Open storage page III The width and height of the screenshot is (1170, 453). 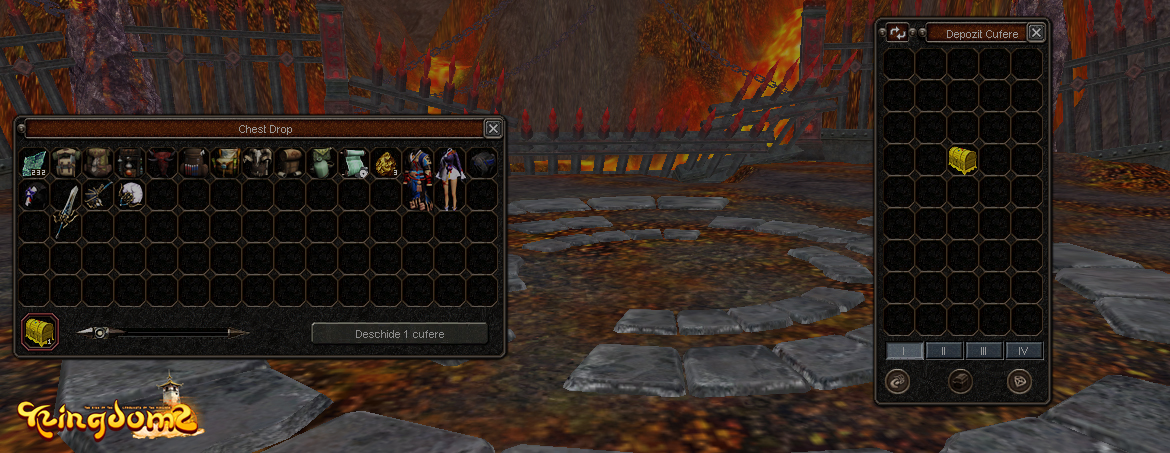pos(984,351)
